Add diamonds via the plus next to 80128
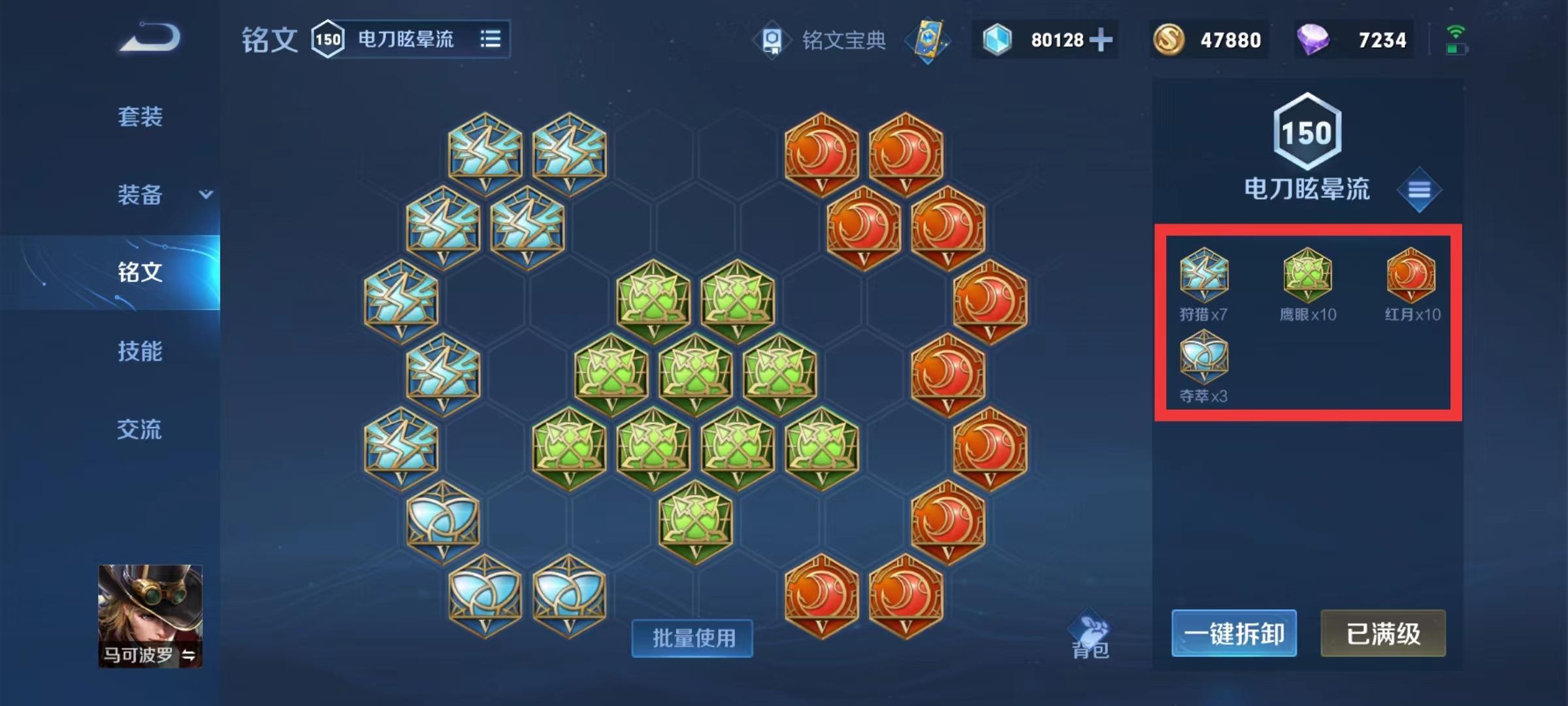Viewport: 1568px width, 706px height. 1100,41
